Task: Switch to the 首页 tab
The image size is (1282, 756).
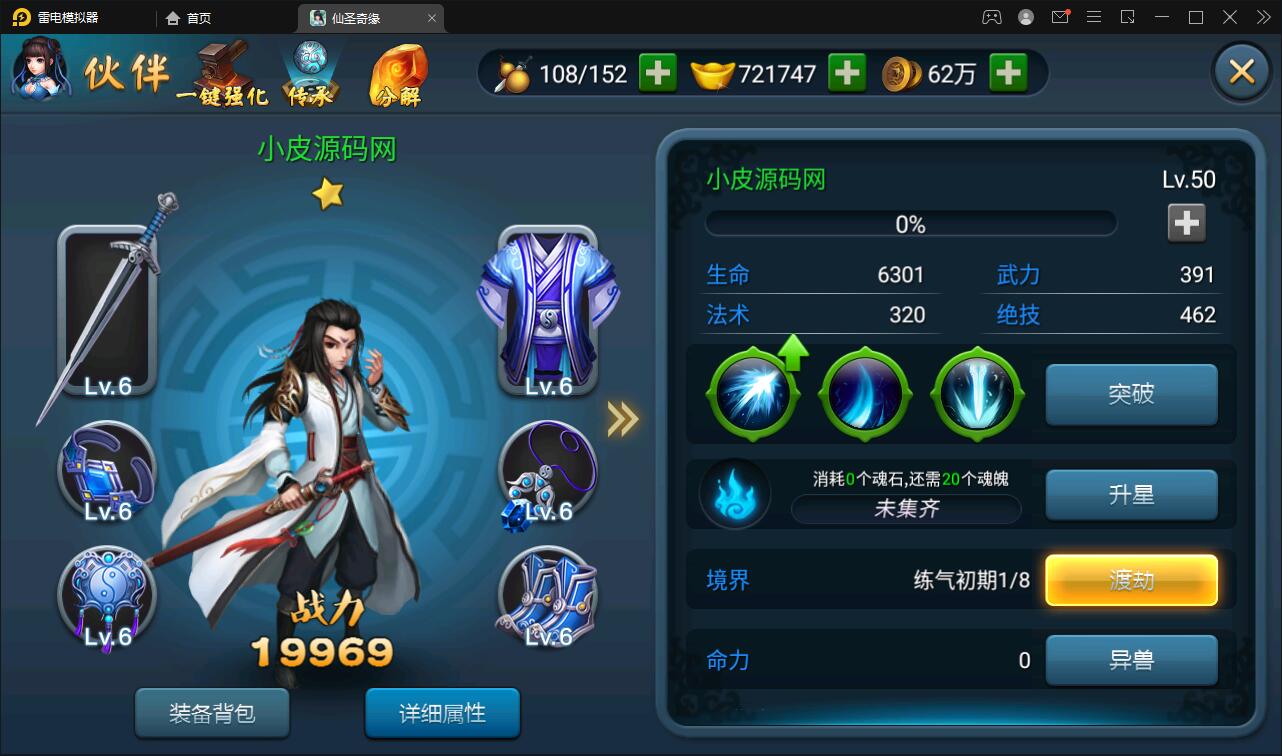Action: point(186,17)
